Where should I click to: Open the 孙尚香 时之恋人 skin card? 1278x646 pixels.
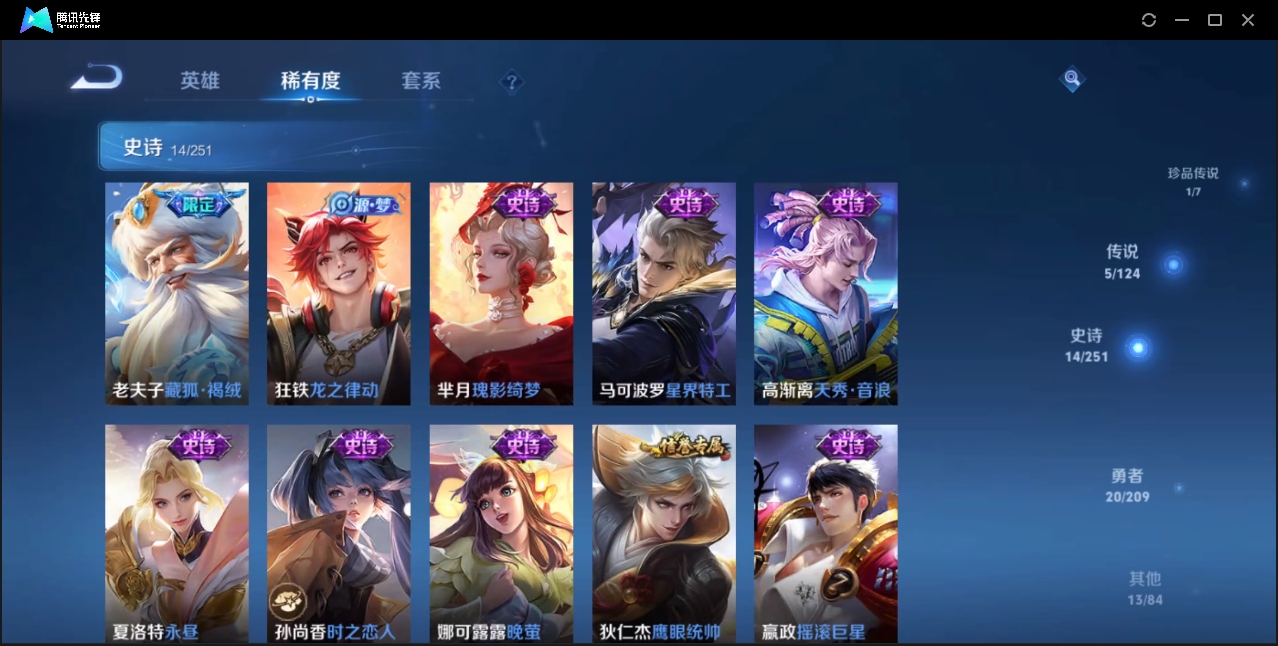pos(339,533)
